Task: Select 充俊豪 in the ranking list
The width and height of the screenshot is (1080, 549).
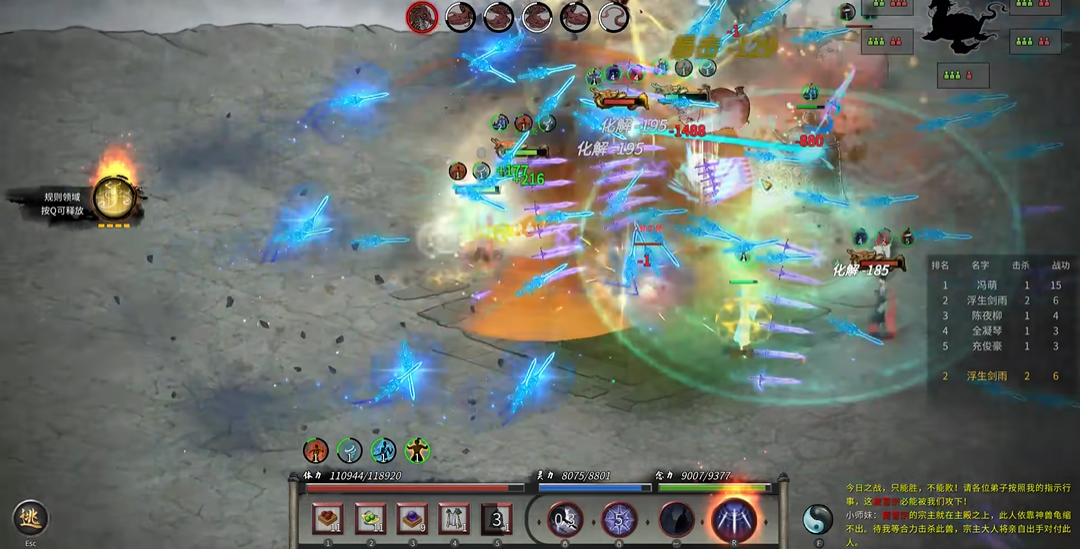Action: (x=986, y=346)
